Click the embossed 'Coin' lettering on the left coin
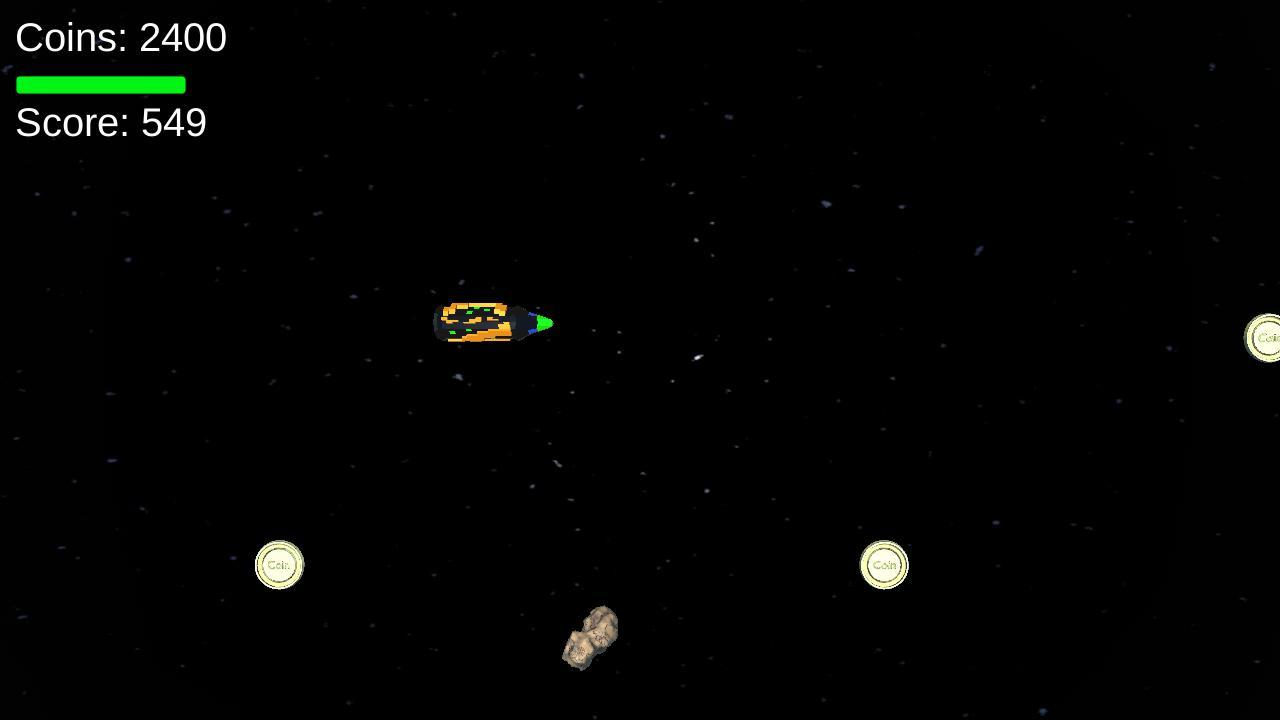 click(278, 565)
